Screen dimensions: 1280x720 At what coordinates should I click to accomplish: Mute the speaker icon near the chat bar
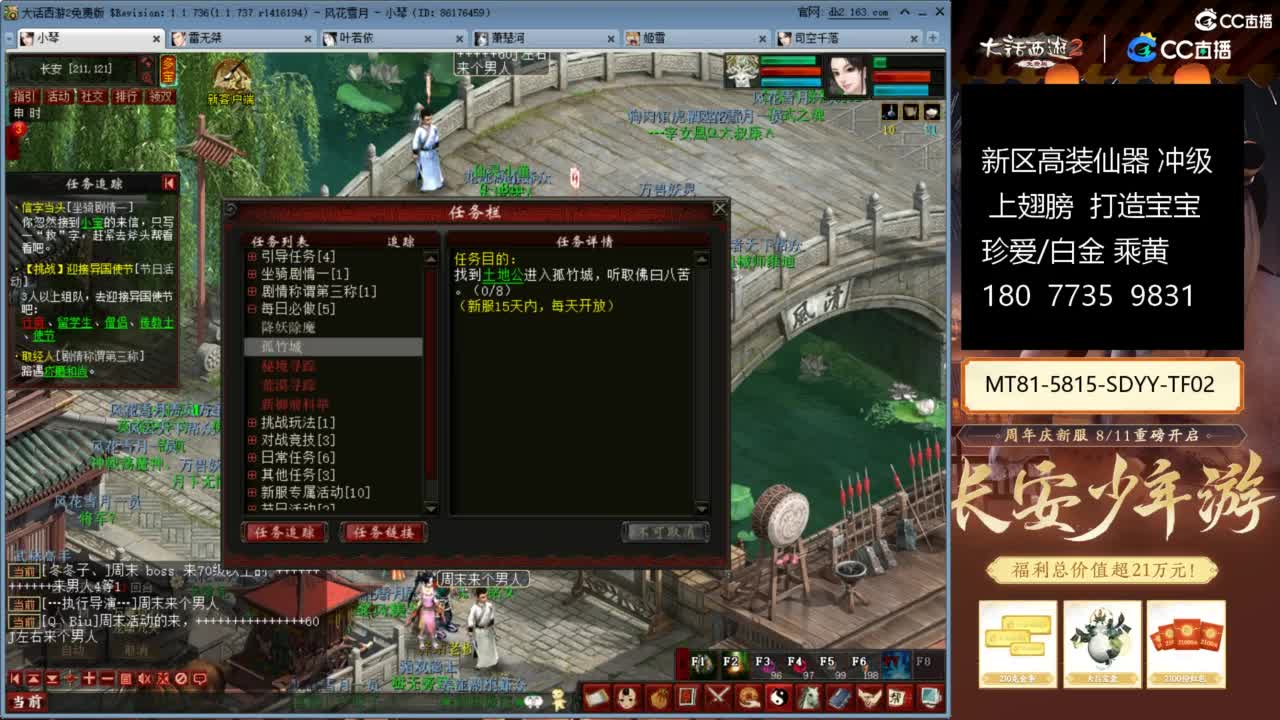pos(144,679)
